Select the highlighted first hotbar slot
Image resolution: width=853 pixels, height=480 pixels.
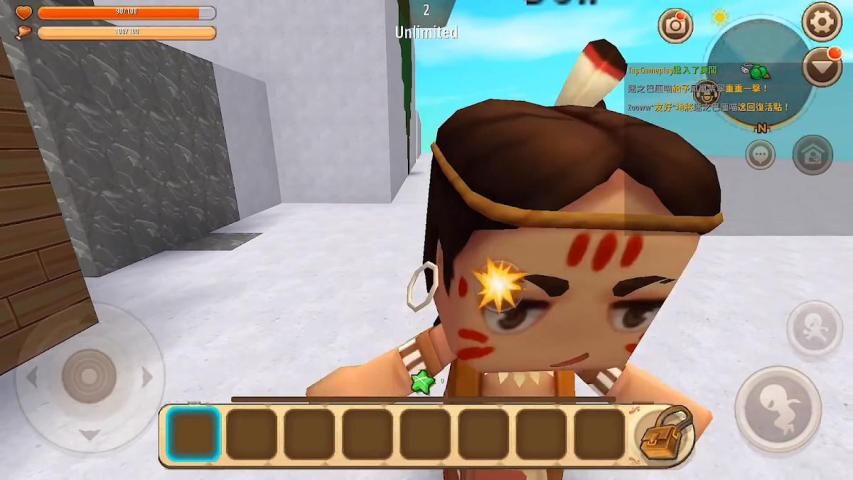tap(193, 435)
